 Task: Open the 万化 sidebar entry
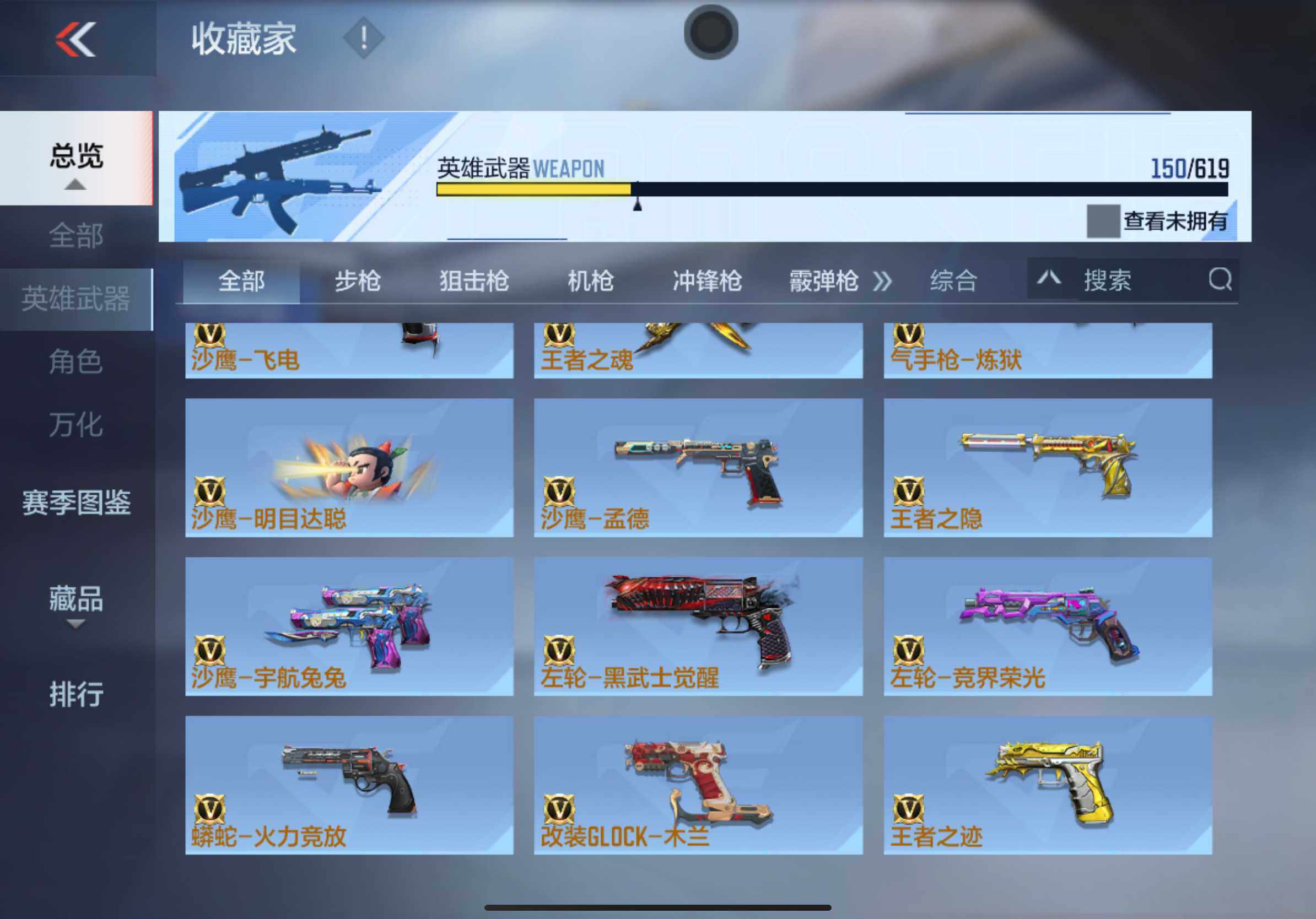76,425
